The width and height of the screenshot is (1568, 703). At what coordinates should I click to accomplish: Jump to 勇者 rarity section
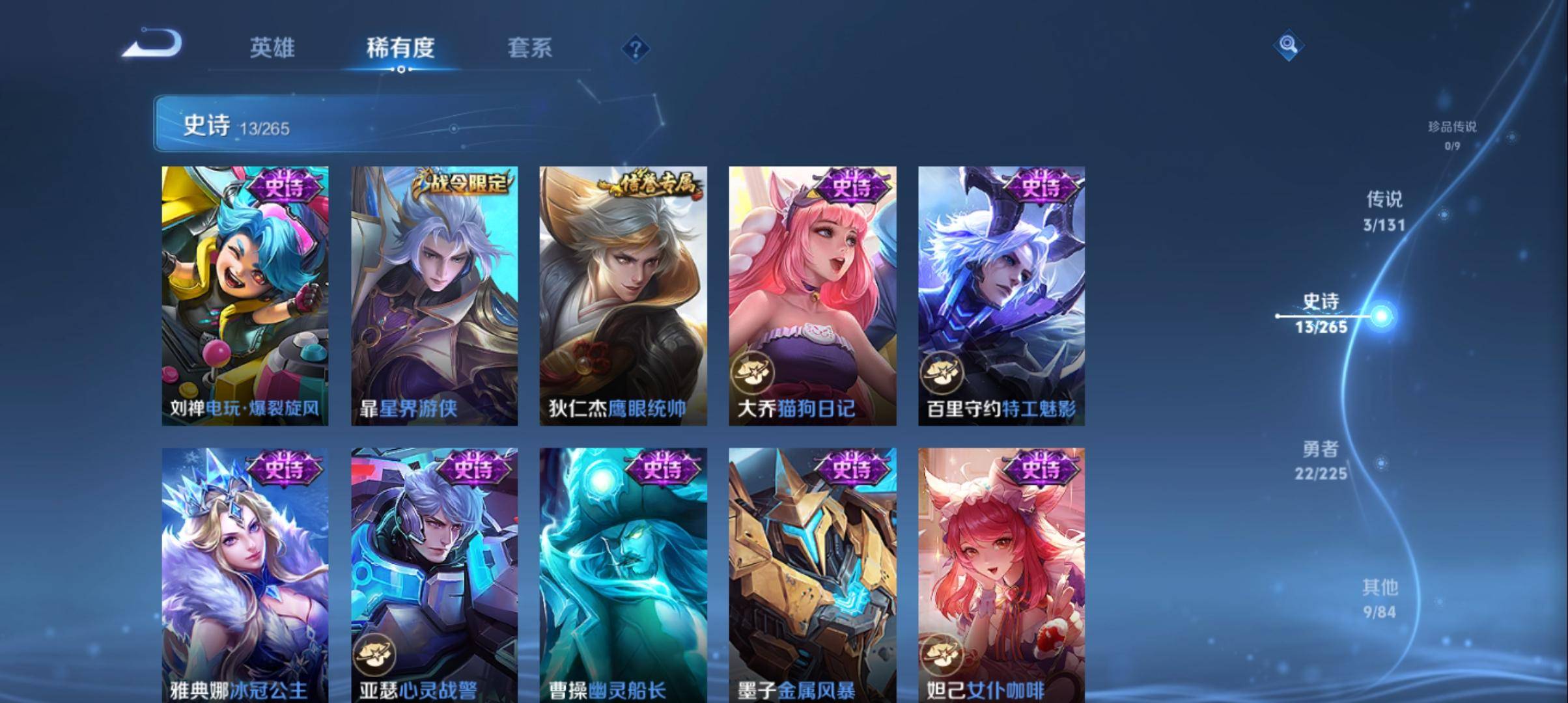1321,460
